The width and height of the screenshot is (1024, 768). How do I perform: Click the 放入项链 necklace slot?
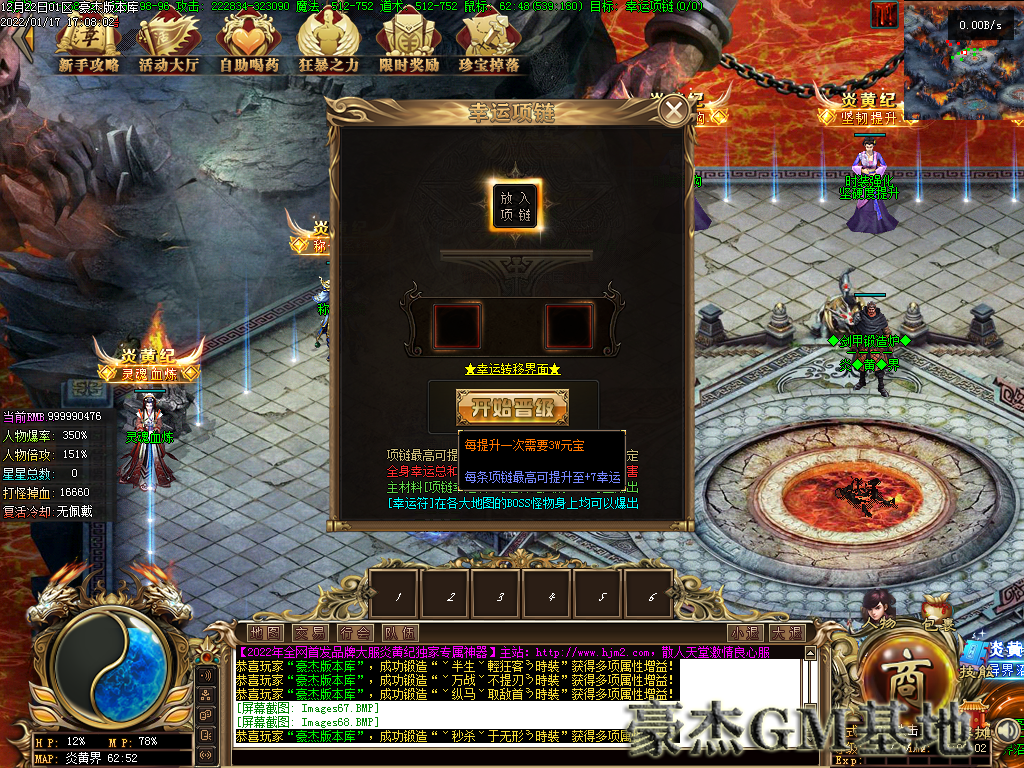tap(516, 207)
